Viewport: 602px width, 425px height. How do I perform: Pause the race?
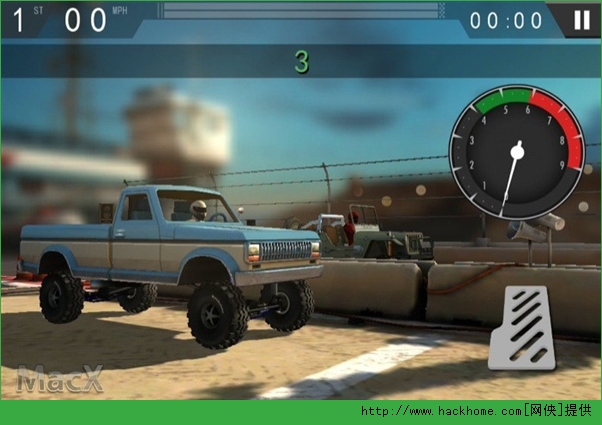tap(581, 20)
